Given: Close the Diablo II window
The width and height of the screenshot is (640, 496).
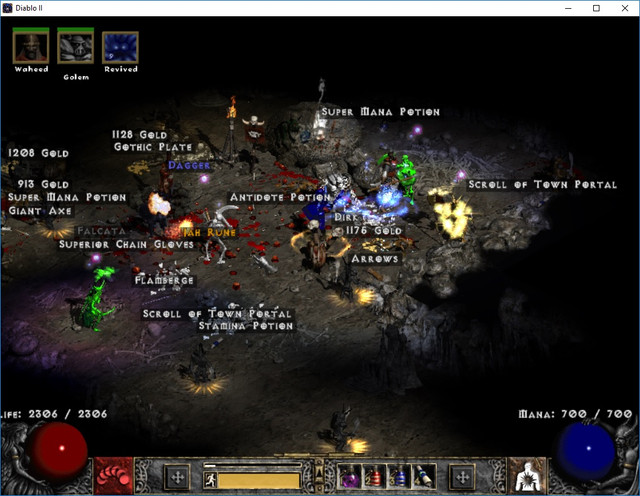Looking at the screenshot, I should pyautogui.click(x=625, y=8).
